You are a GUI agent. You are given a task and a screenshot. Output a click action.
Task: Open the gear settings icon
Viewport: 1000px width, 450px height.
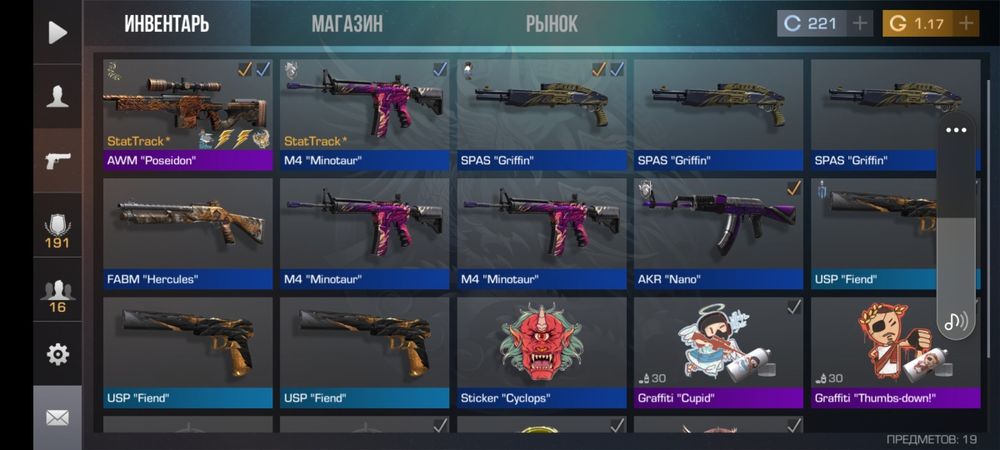pyautogui.click(x=57, y=354)
